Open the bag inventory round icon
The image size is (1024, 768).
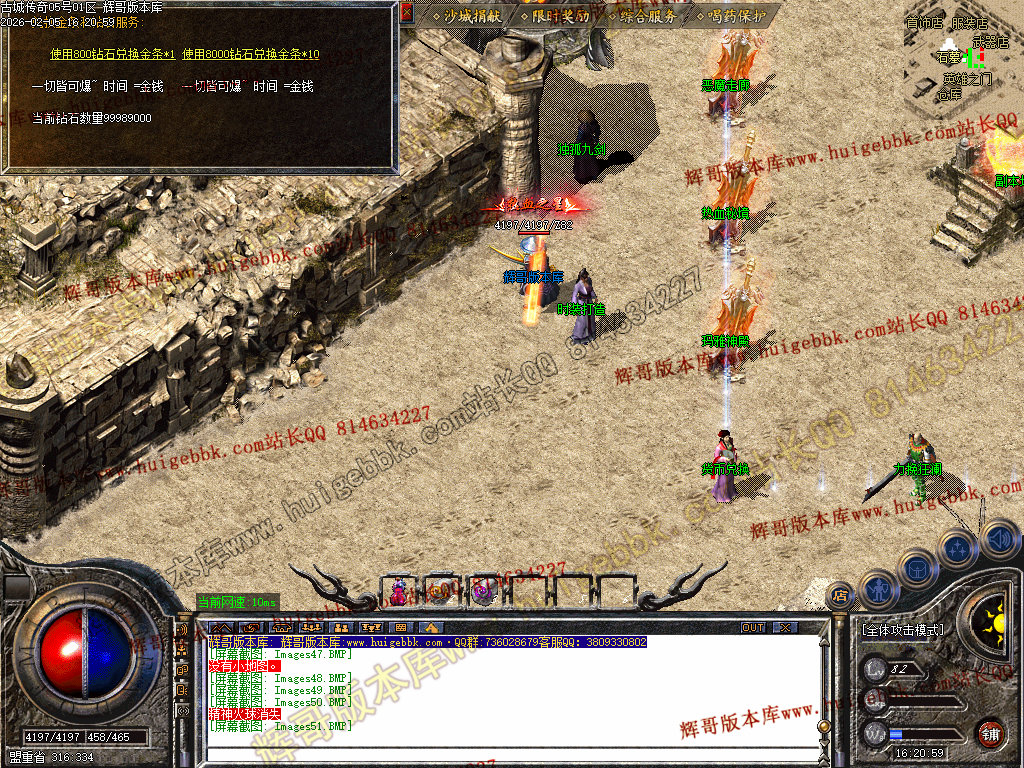coord(918,567)
